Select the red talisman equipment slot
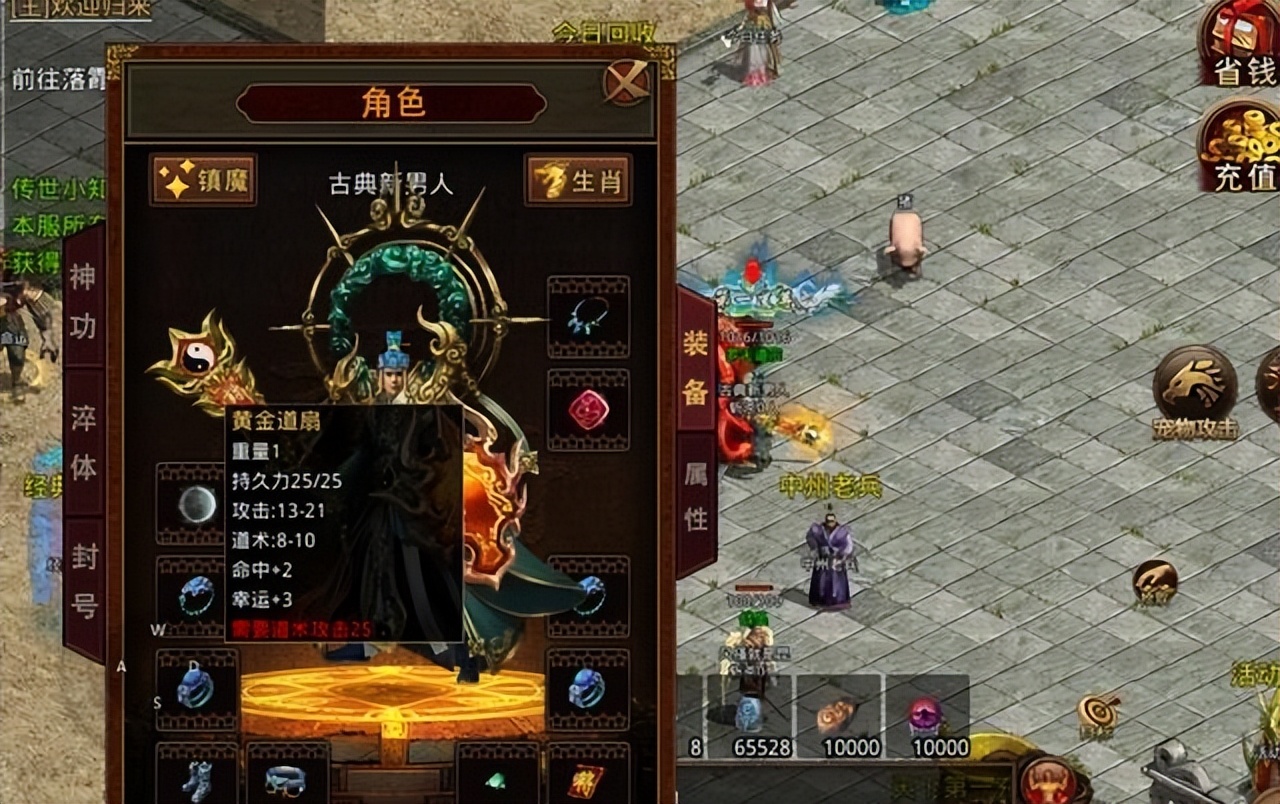The height and width of the screenshot is (804, 1280). (x=588, y=778)
